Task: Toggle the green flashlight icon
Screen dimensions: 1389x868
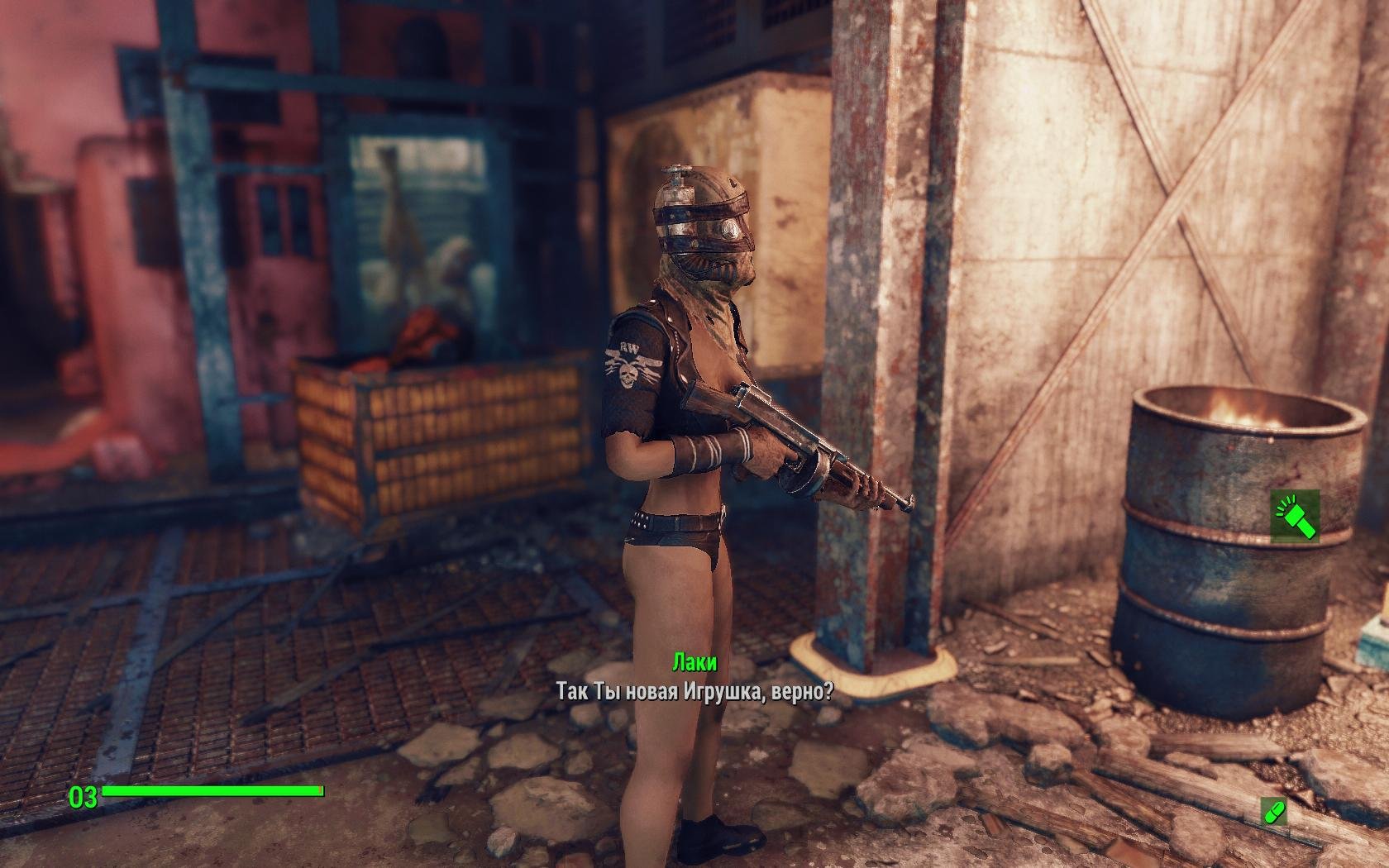Action: [1295, 517]
